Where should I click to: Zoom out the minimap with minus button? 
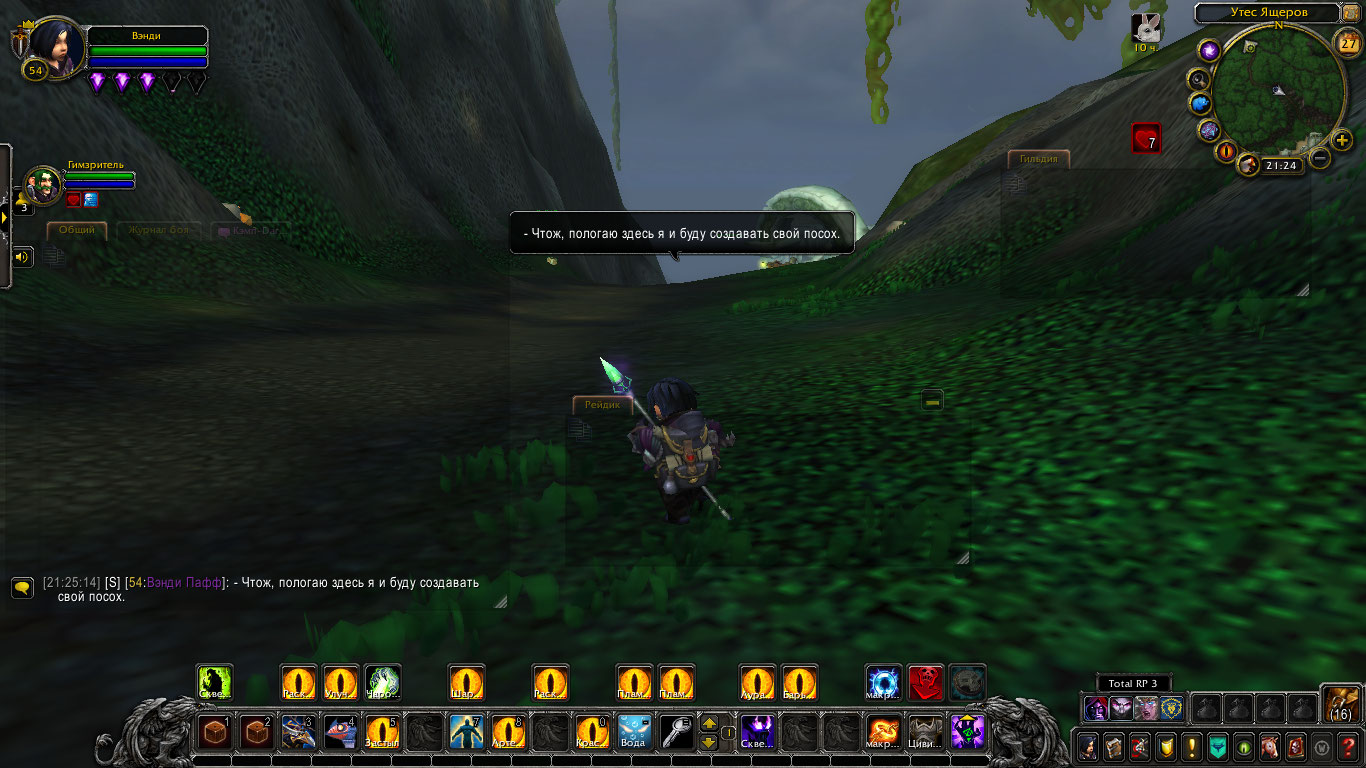1320,157
